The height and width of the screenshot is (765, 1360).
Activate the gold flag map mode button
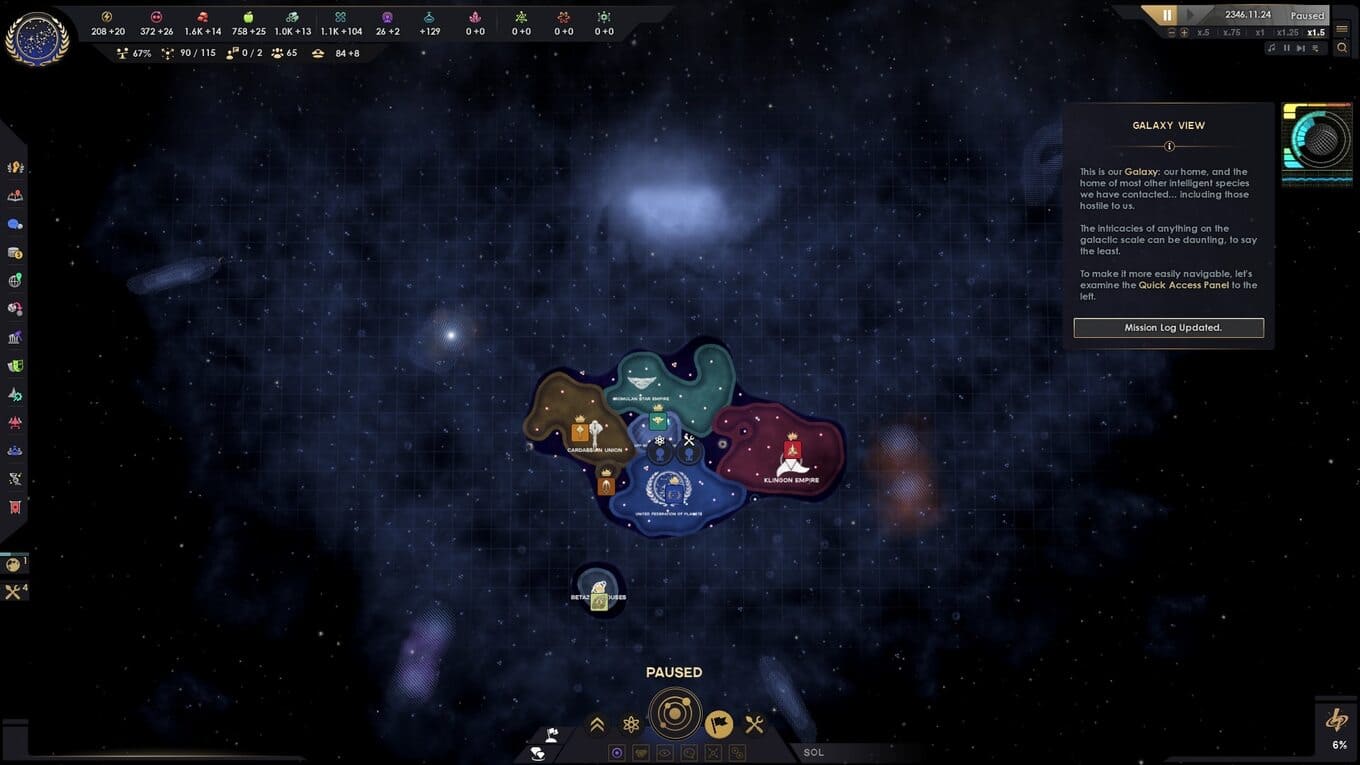tap(719, 724)
